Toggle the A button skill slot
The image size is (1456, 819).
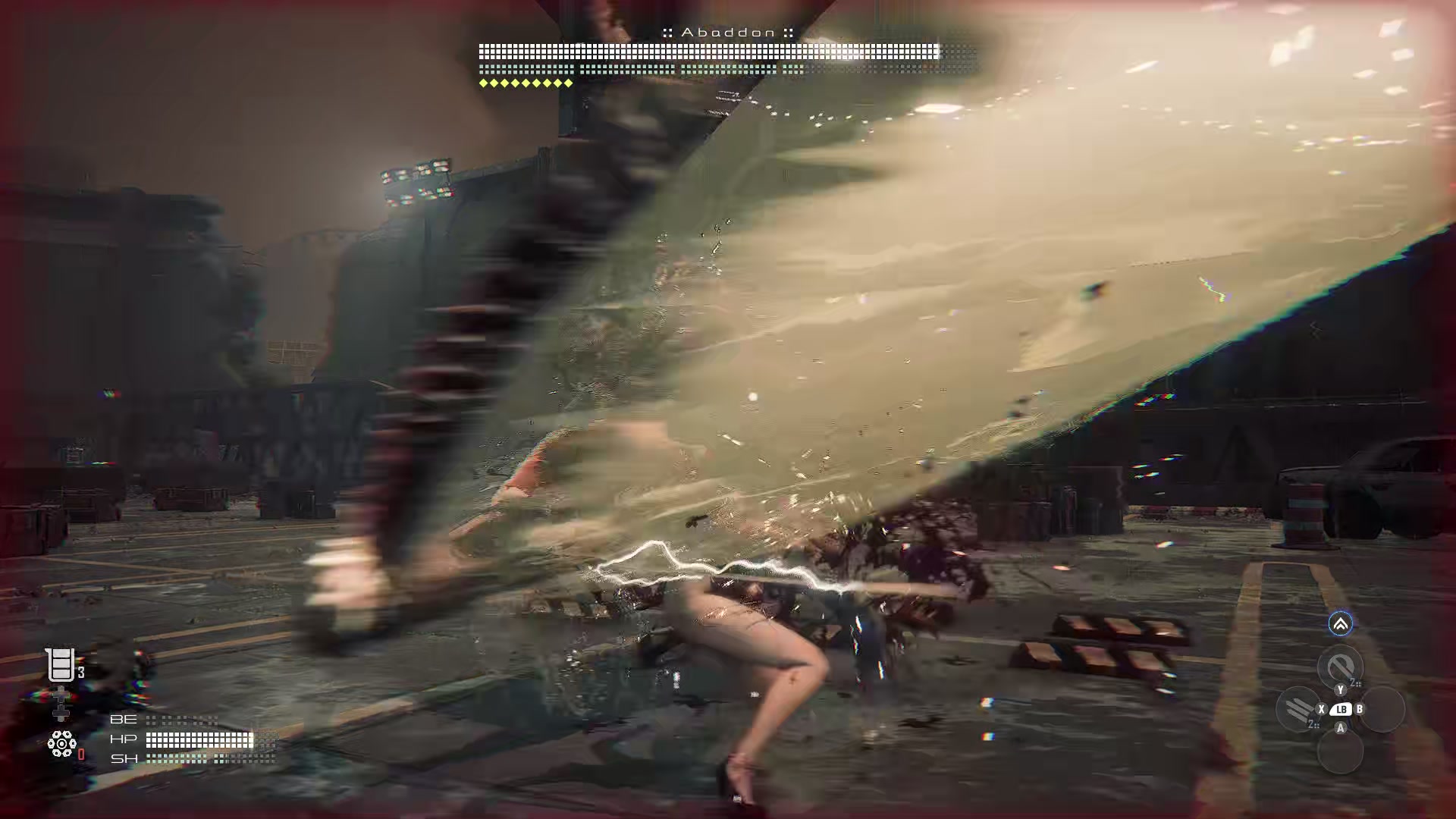click(1341, 728)
